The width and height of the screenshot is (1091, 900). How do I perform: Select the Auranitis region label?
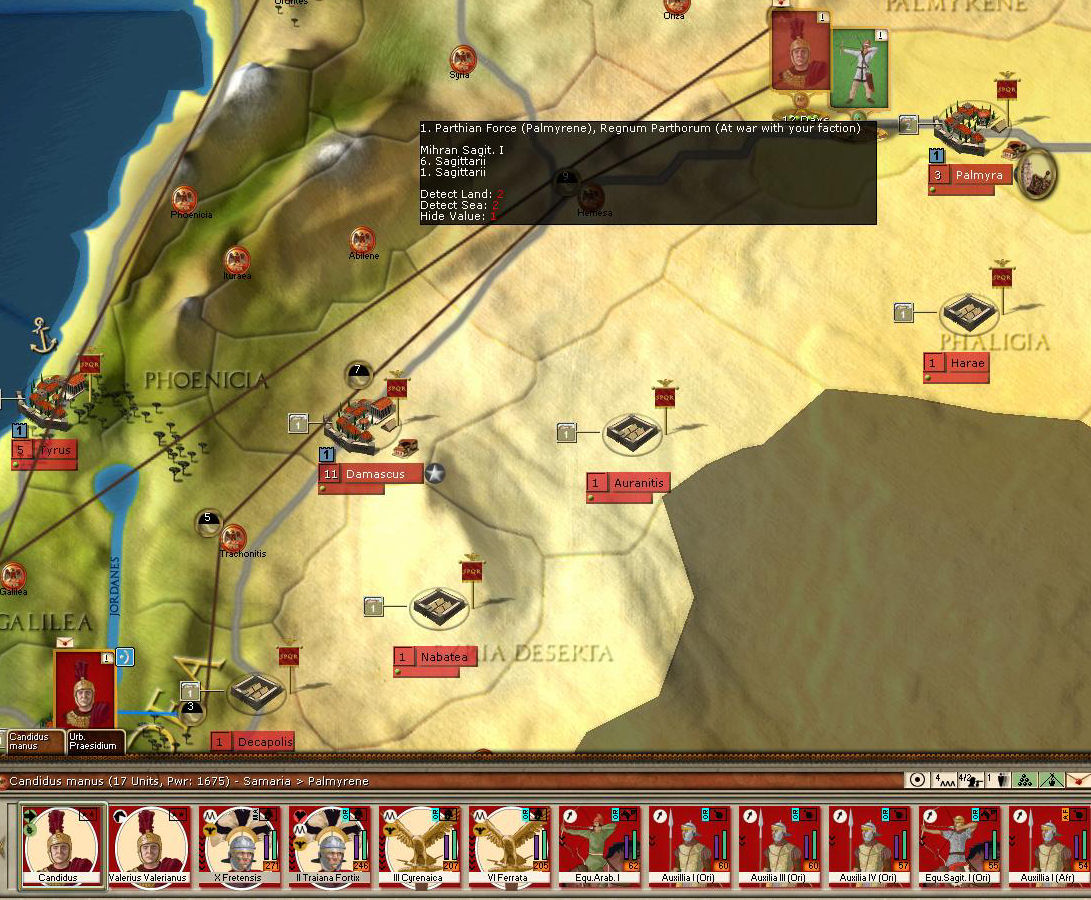638,483
